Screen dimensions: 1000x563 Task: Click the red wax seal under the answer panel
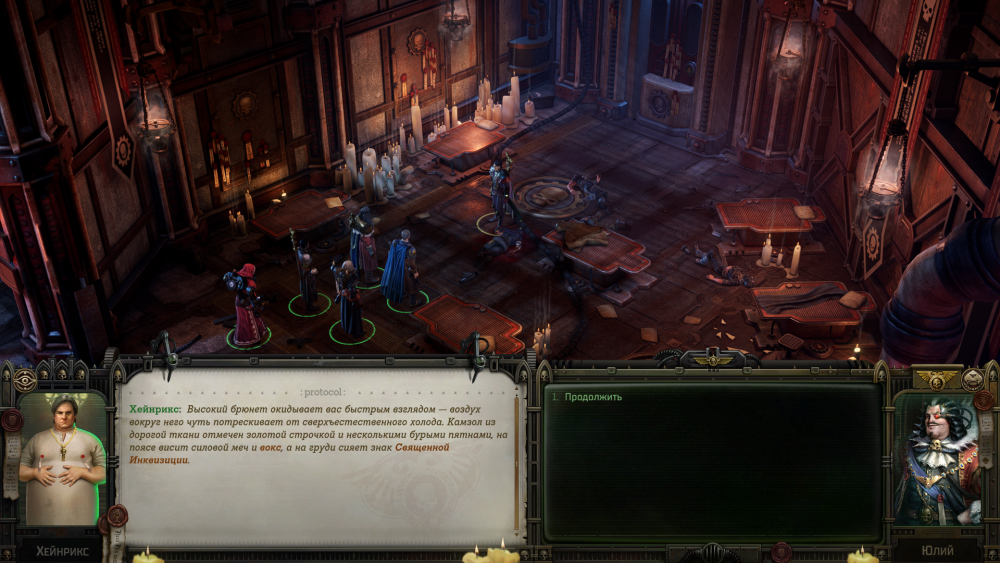782,551
